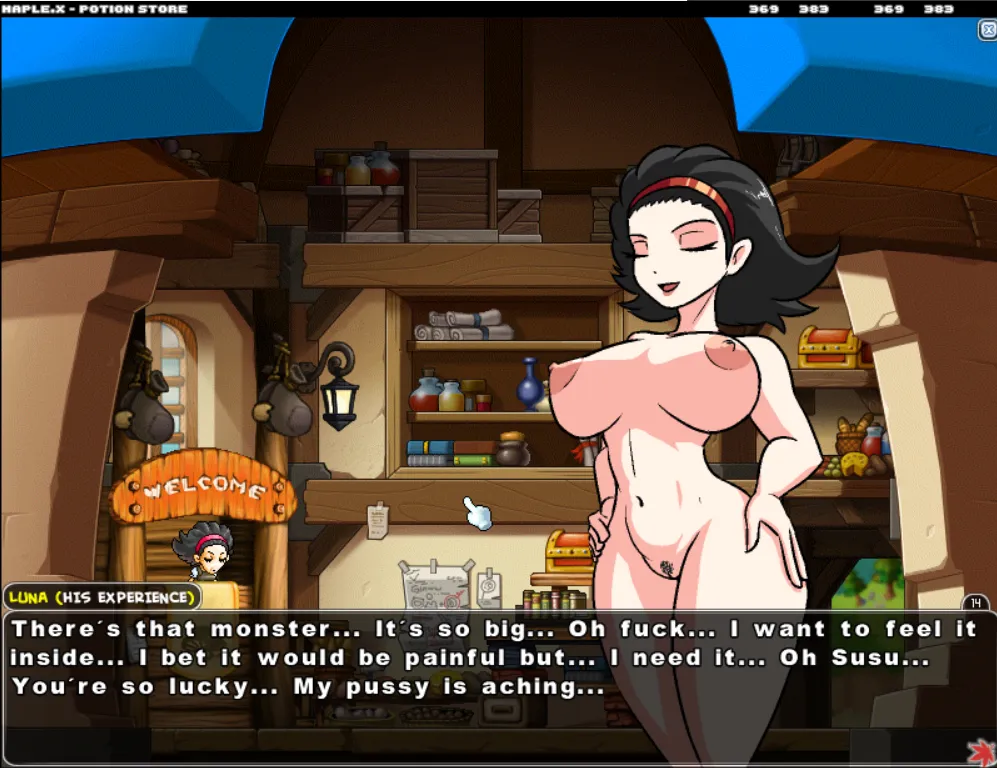
Task: Advance dialogue with the red maple leaf
Action: 981,750
